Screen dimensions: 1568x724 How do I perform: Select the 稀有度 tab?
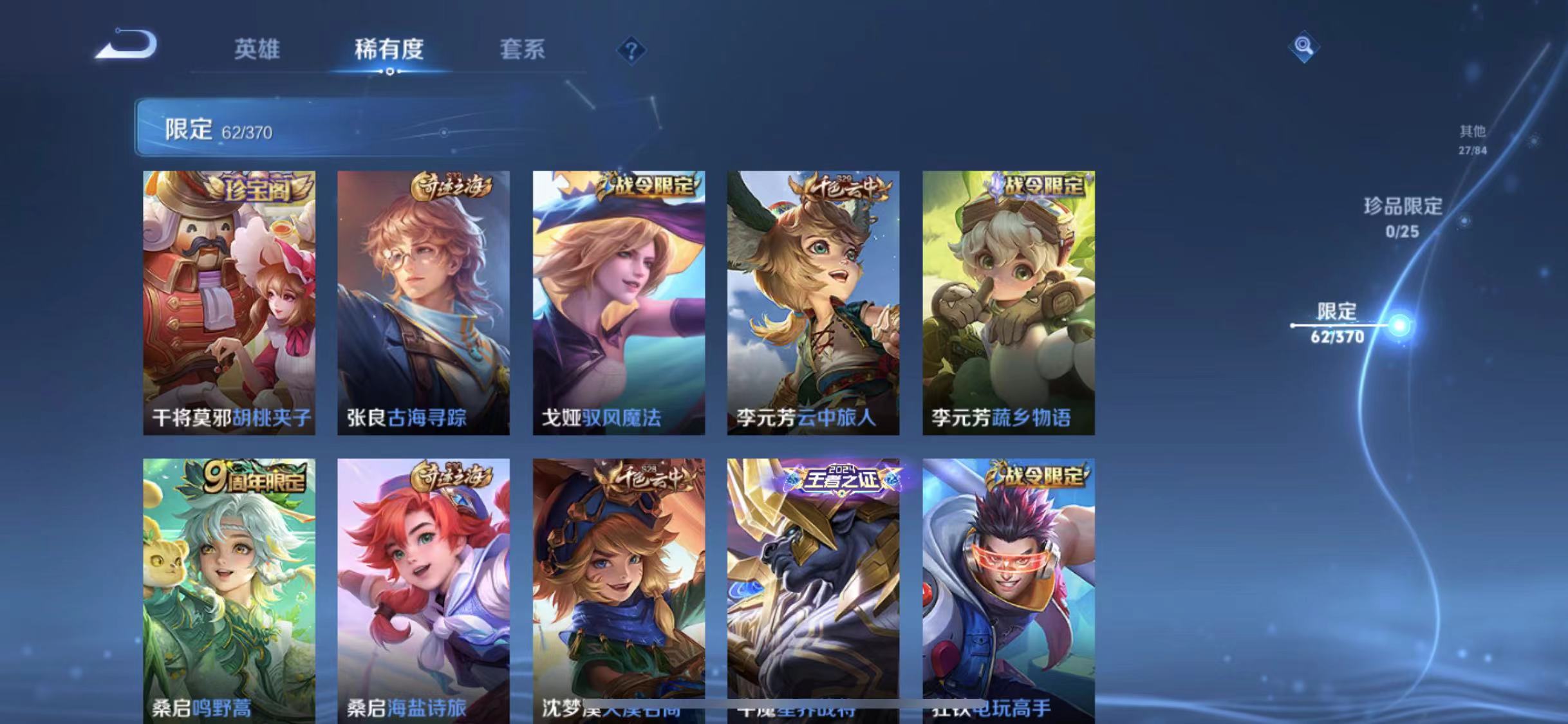click(388, 50)
